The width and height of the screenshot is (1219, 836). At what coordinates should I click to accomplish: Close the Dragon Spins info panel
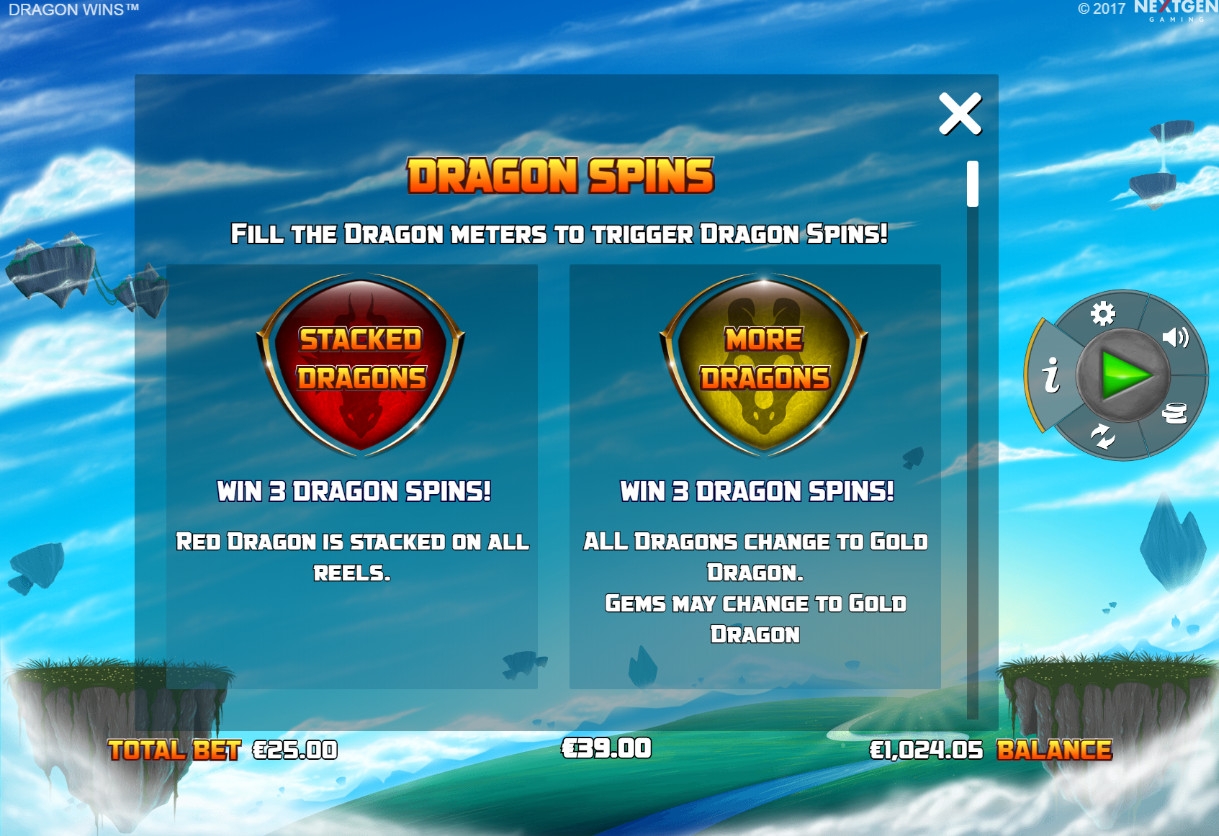tap(960, 114)
